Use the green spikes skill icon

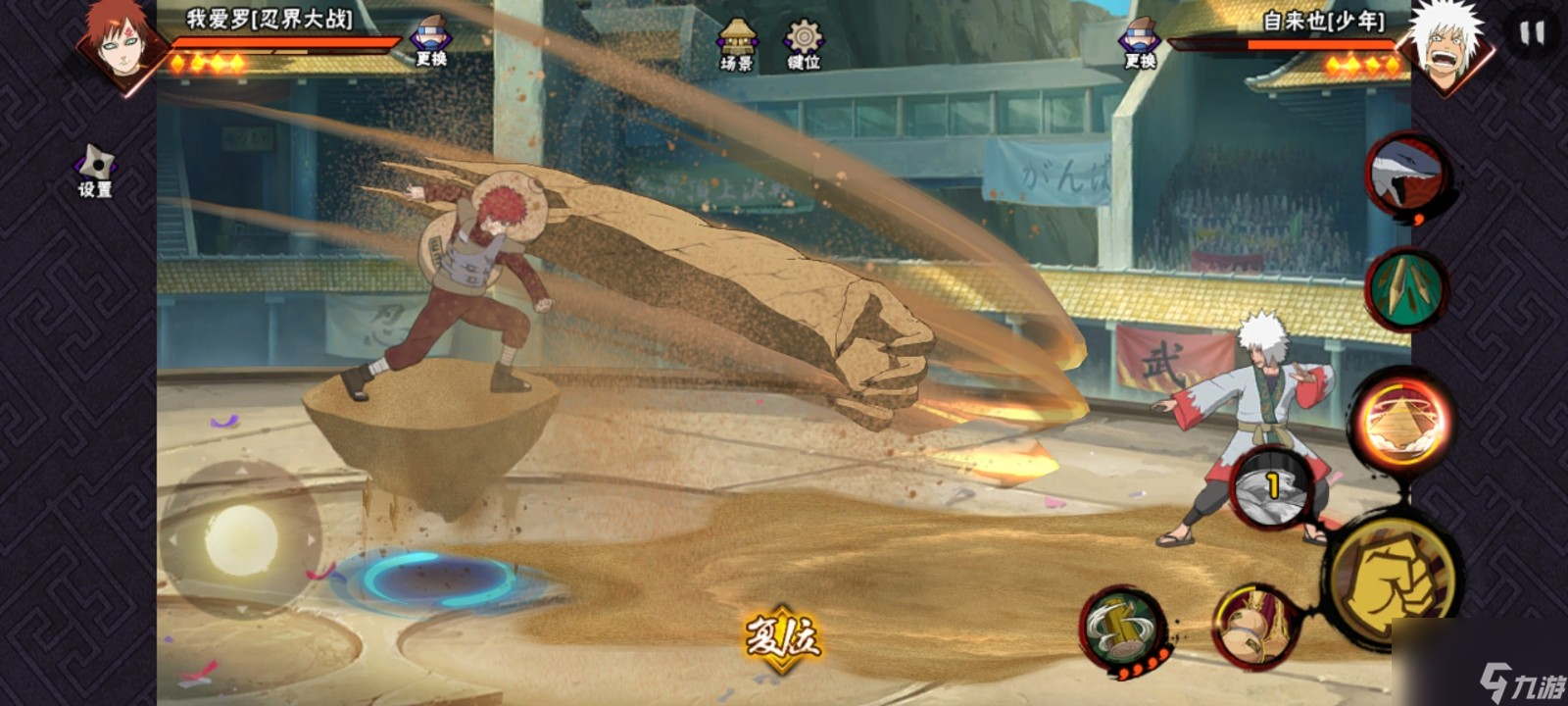(1406, 288)
